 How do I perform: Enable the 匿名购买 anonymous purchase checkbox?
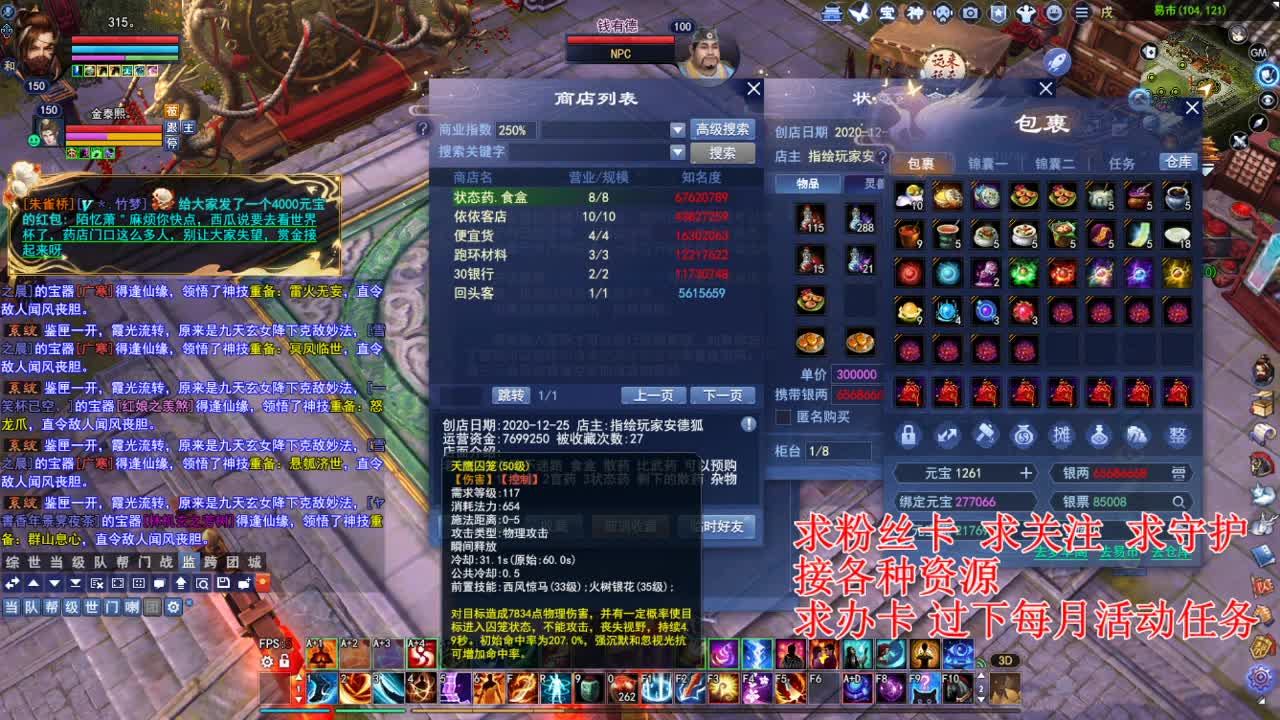point(782,416)
